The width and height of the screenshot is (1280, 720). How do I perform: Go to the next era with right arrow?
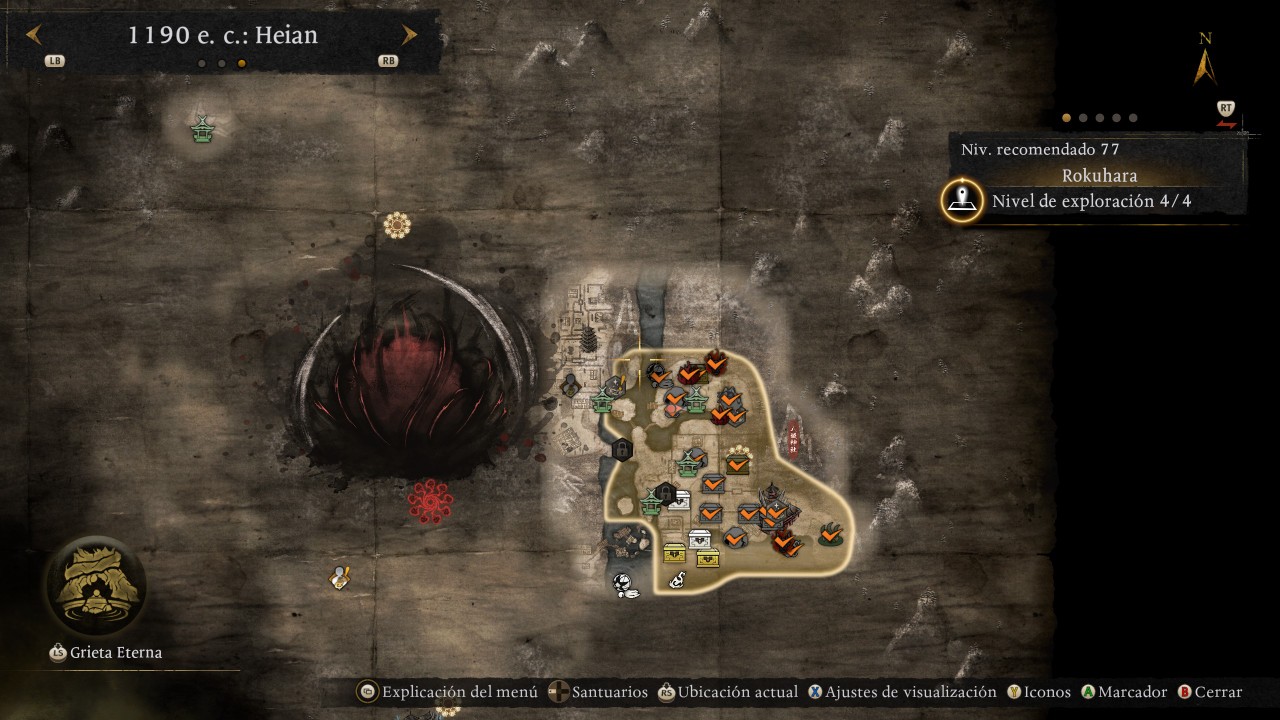tap(409, 36)
